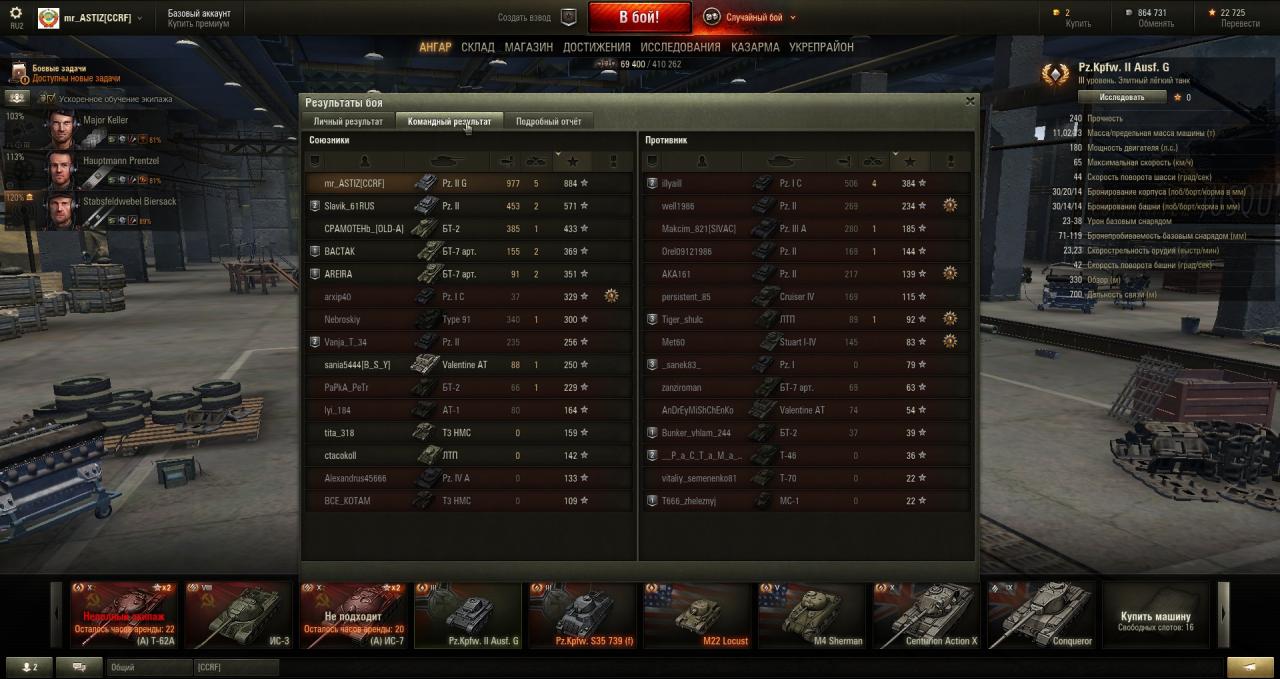Choose the Centurion Action X tank

[926, 615]
